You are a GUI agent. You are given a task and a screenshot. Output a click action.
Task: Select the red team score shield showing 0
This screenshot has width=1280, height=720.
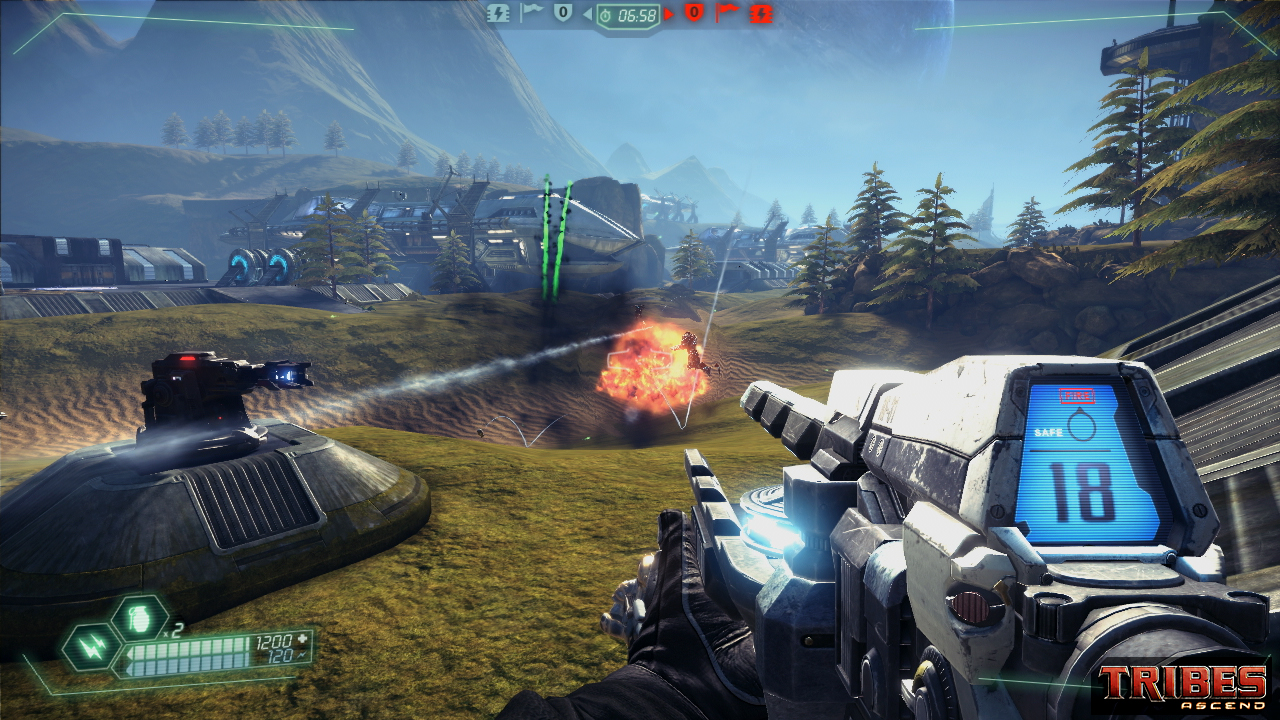point(693,13)
